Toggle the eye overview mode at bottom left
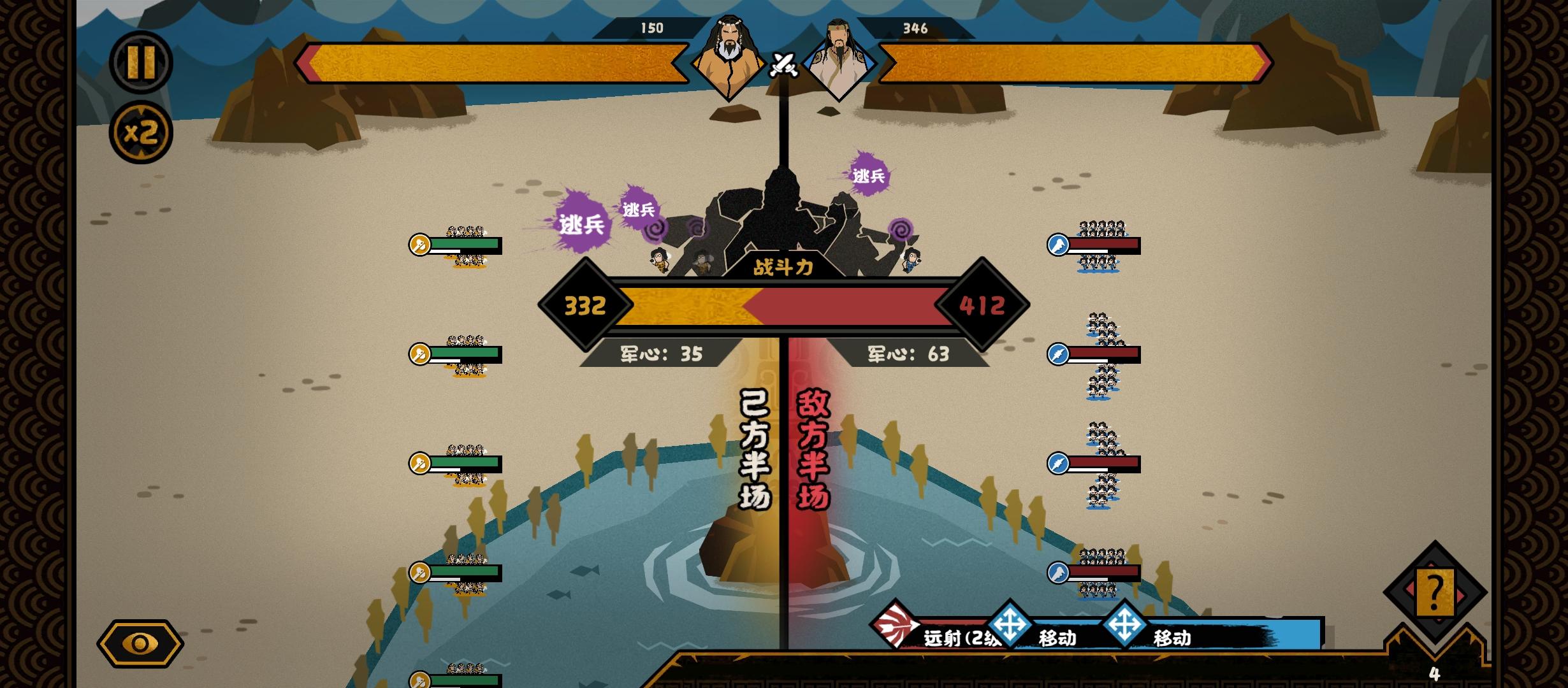The width and height of the screenshot is (1568, 688). pos(142,643)
